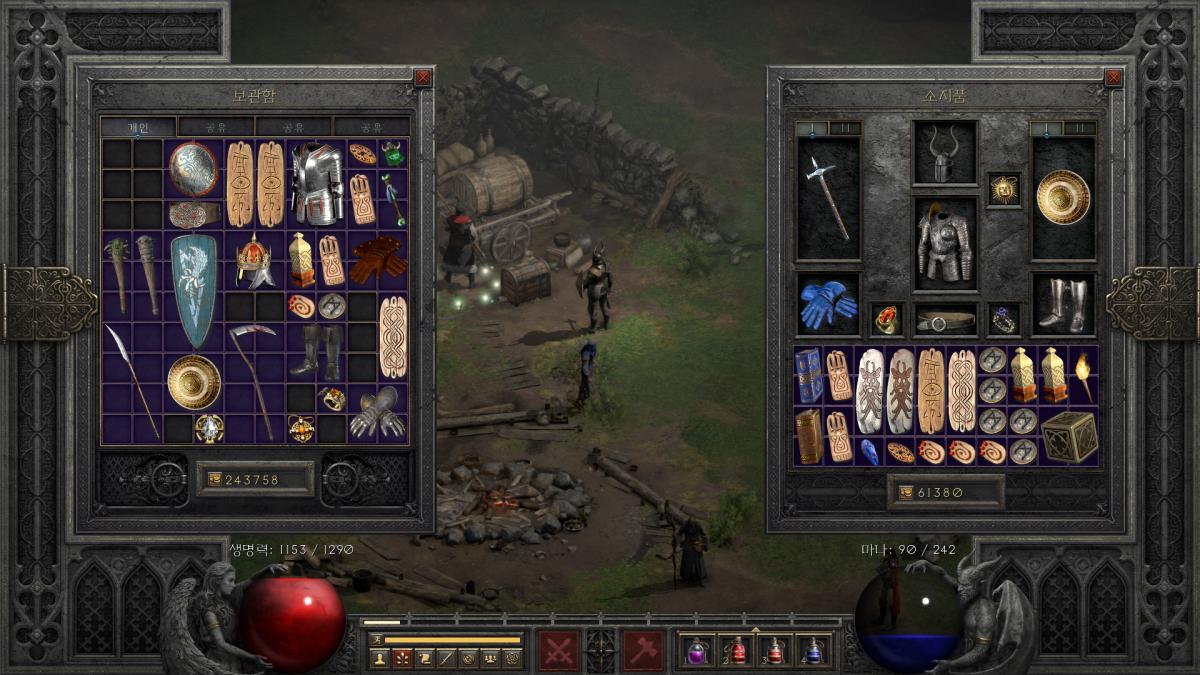Pick up the blue kite shield

[193, 290]
